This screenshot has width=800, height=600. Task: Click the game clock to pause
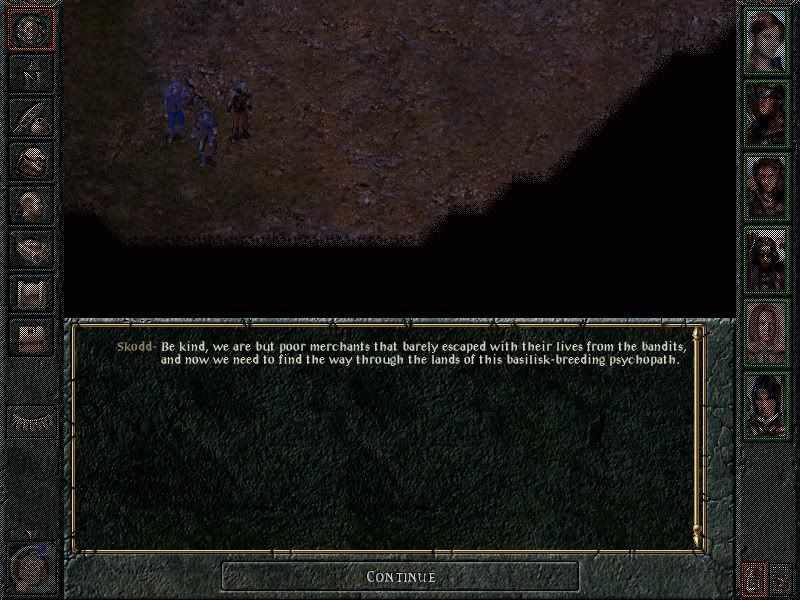click(31, 562)
